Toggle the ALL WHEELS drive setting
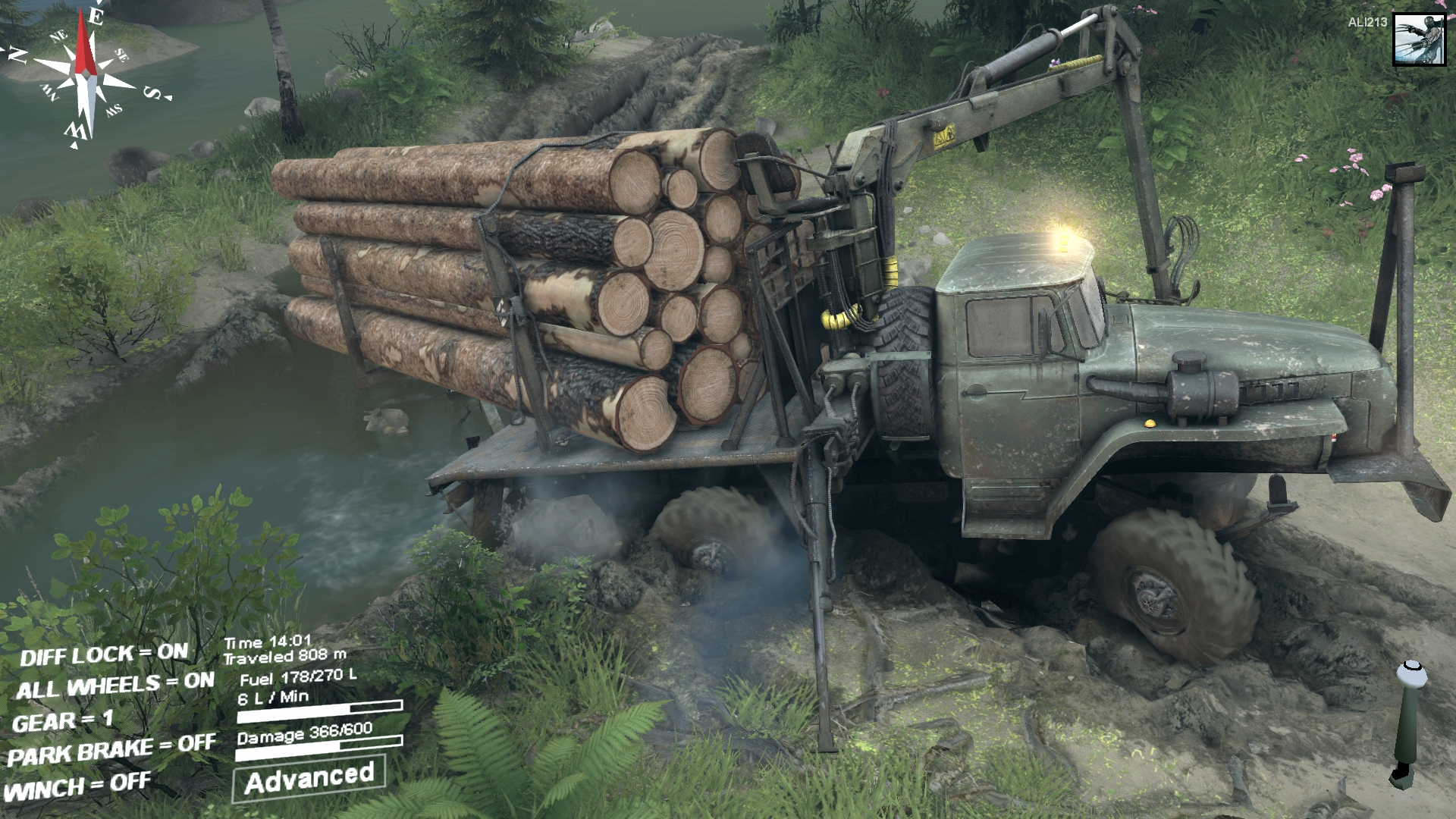The height and width of the screenshot is (819, 1456). tap(115, 686)
